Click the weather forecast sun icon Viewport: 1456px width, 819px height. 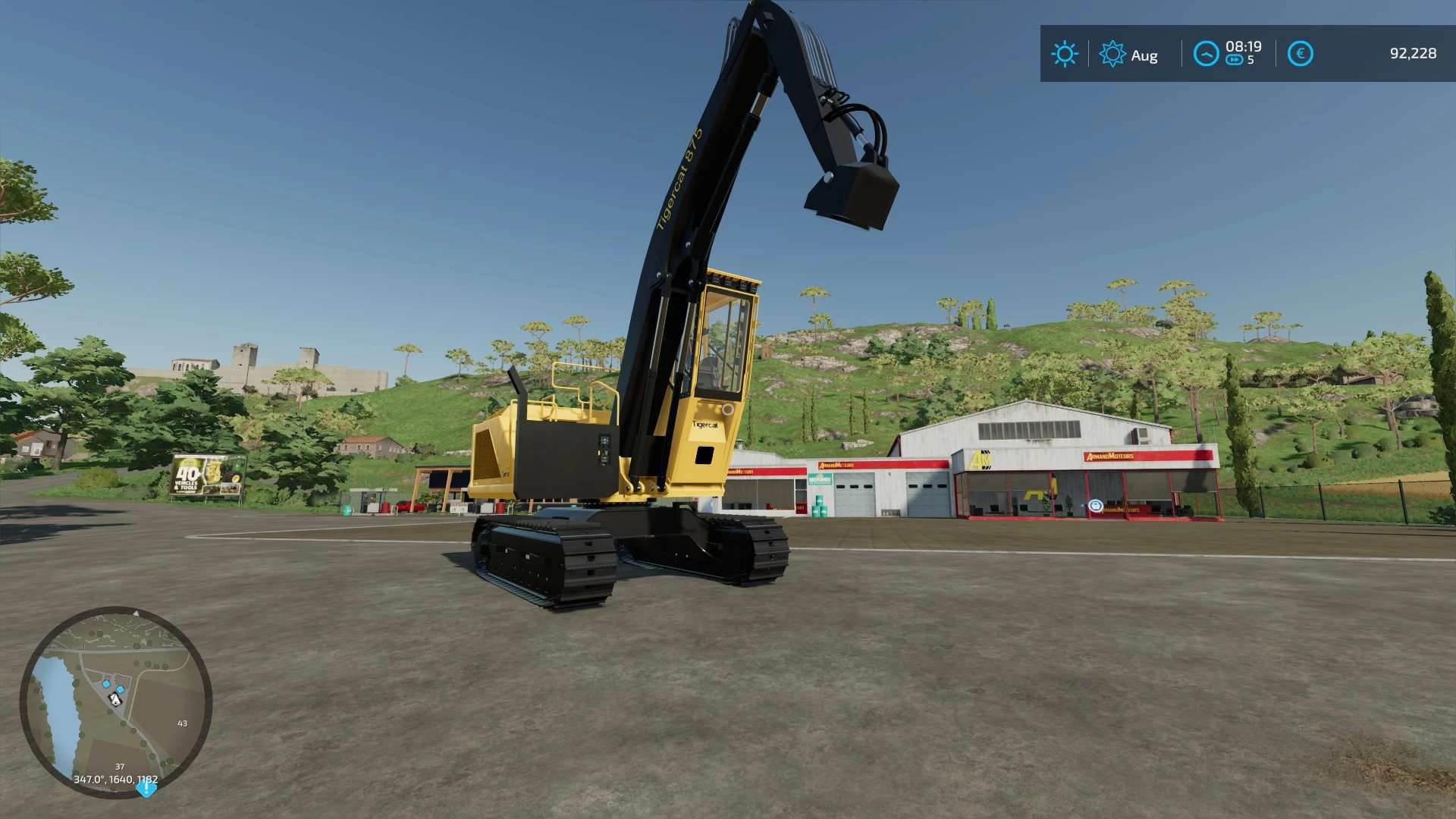[1112, 53]
